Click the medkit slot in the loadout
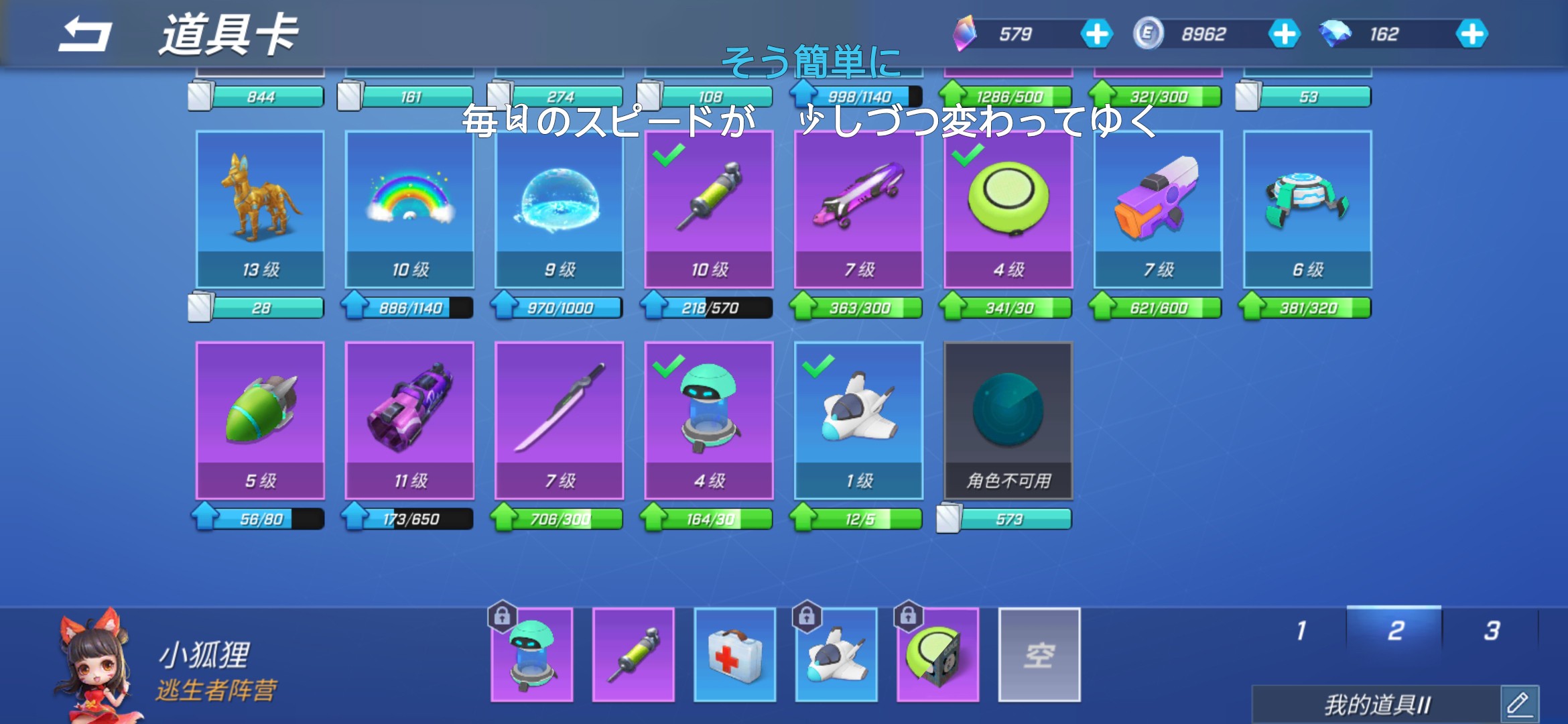The image size is (1568, 724). tap(734, 654)
